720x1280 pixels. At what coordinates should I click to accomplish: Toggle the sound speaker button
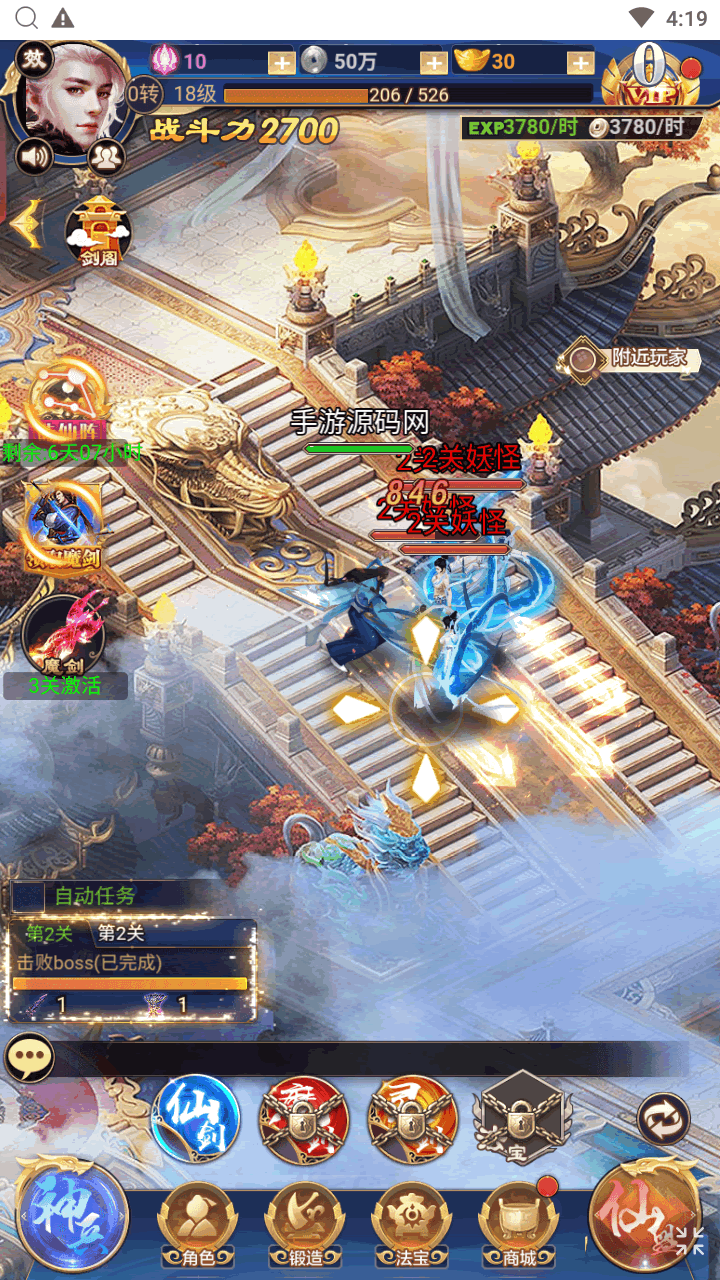coord(35,157)
